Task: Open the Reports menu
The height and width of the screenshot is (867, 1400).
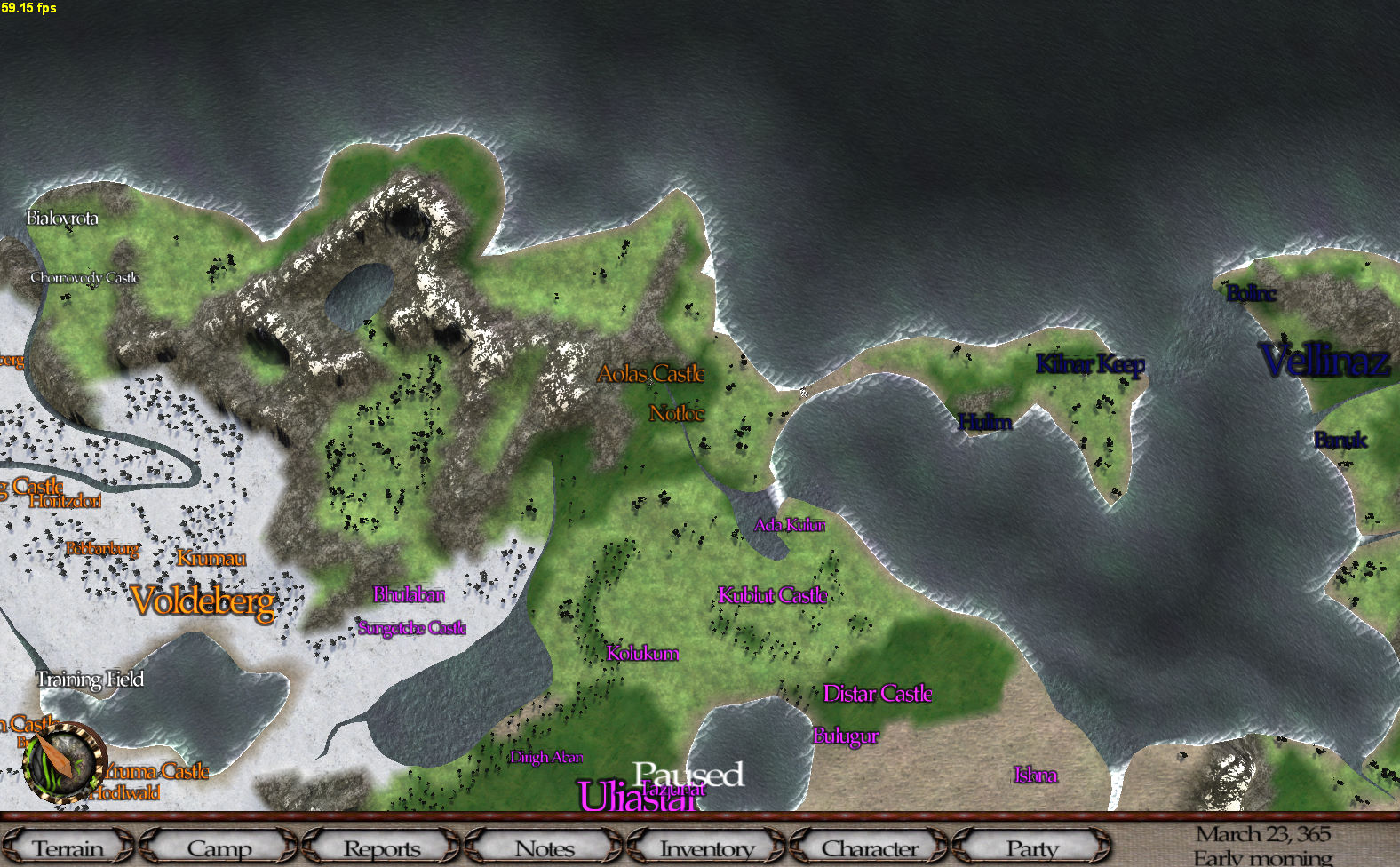Action: coord(382,848)
